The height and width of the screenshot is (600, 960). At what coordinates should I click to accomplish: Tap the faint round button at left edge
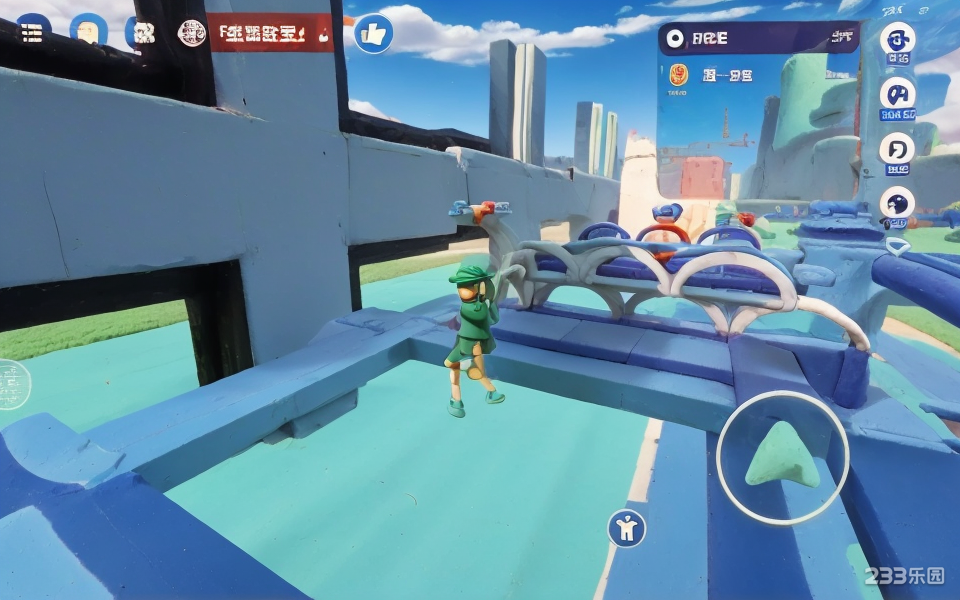(x=12, y=382)
